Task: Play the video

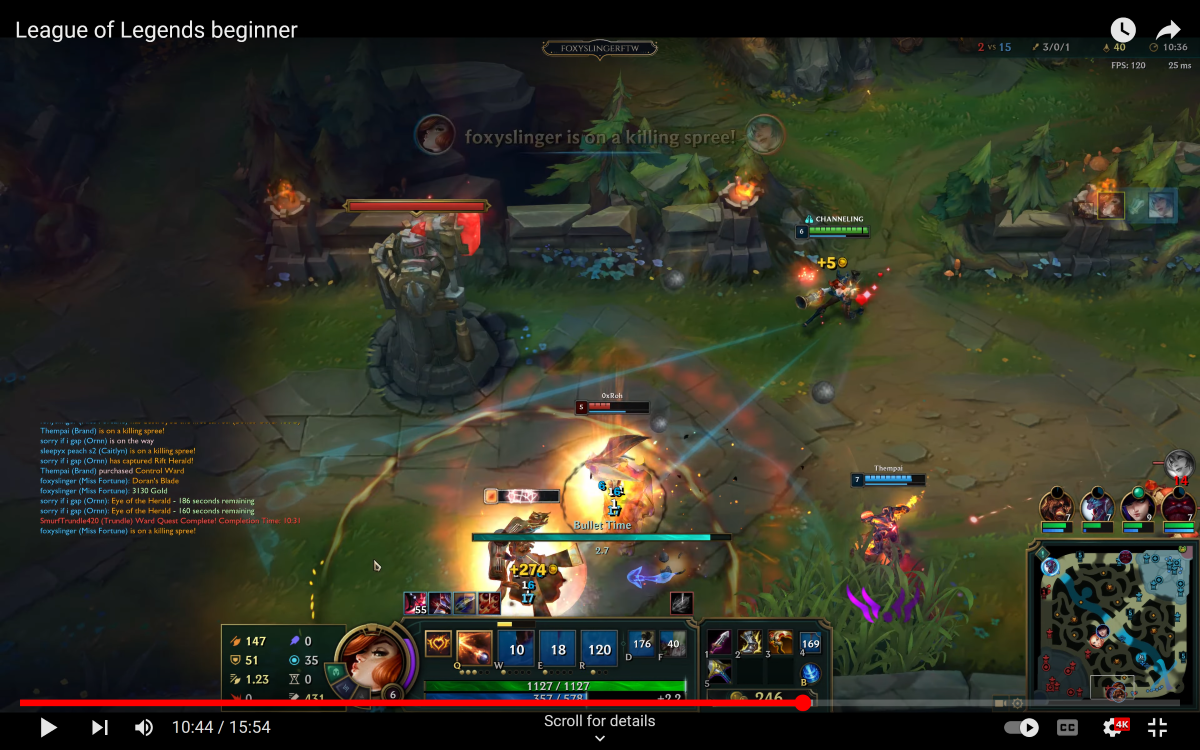Action: point(48,728)
